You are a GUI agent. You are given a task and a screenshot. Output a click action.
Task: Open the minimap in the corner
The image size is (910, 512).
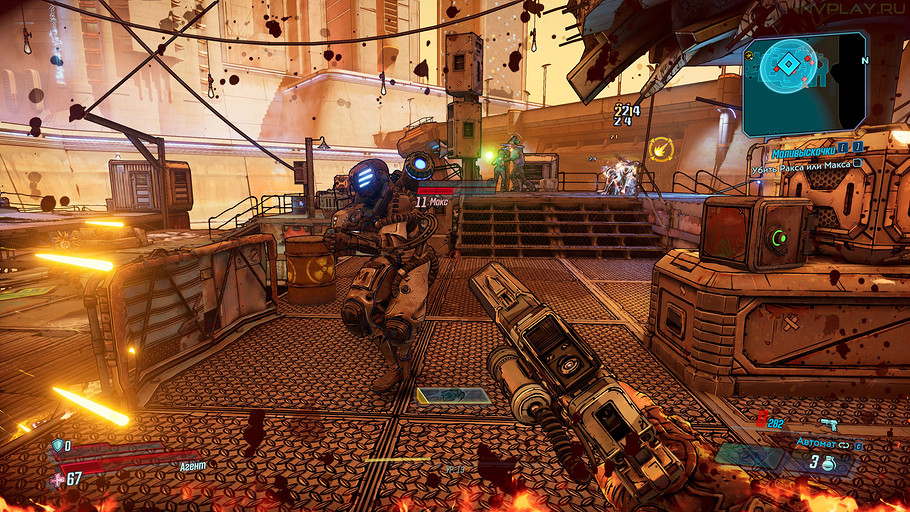click(804, 83)
